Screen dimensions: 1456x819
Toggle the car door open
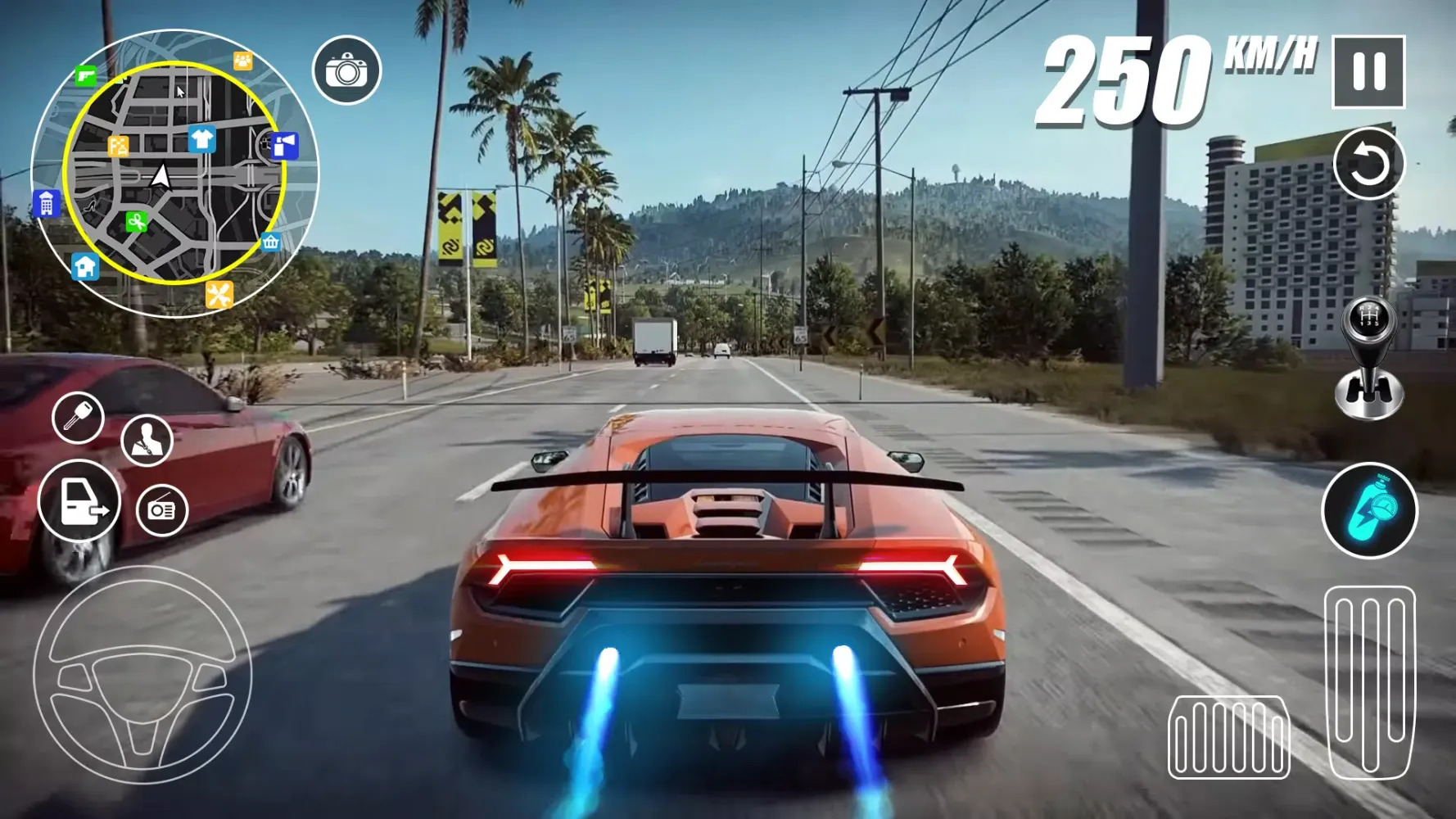pos(79,500)
